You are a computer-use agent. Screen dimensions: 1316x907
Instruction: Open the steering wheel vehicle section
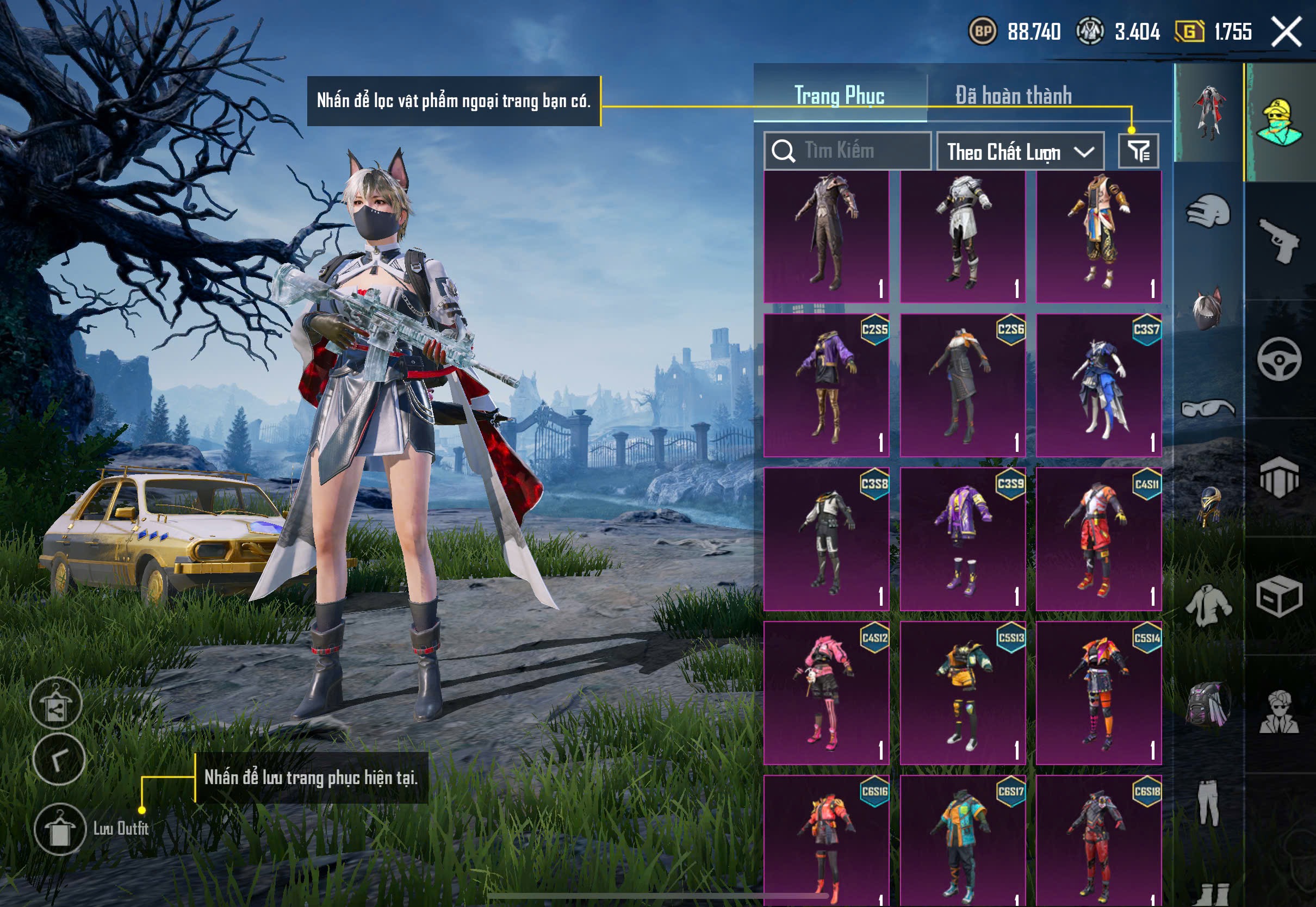click(1280, 359)
